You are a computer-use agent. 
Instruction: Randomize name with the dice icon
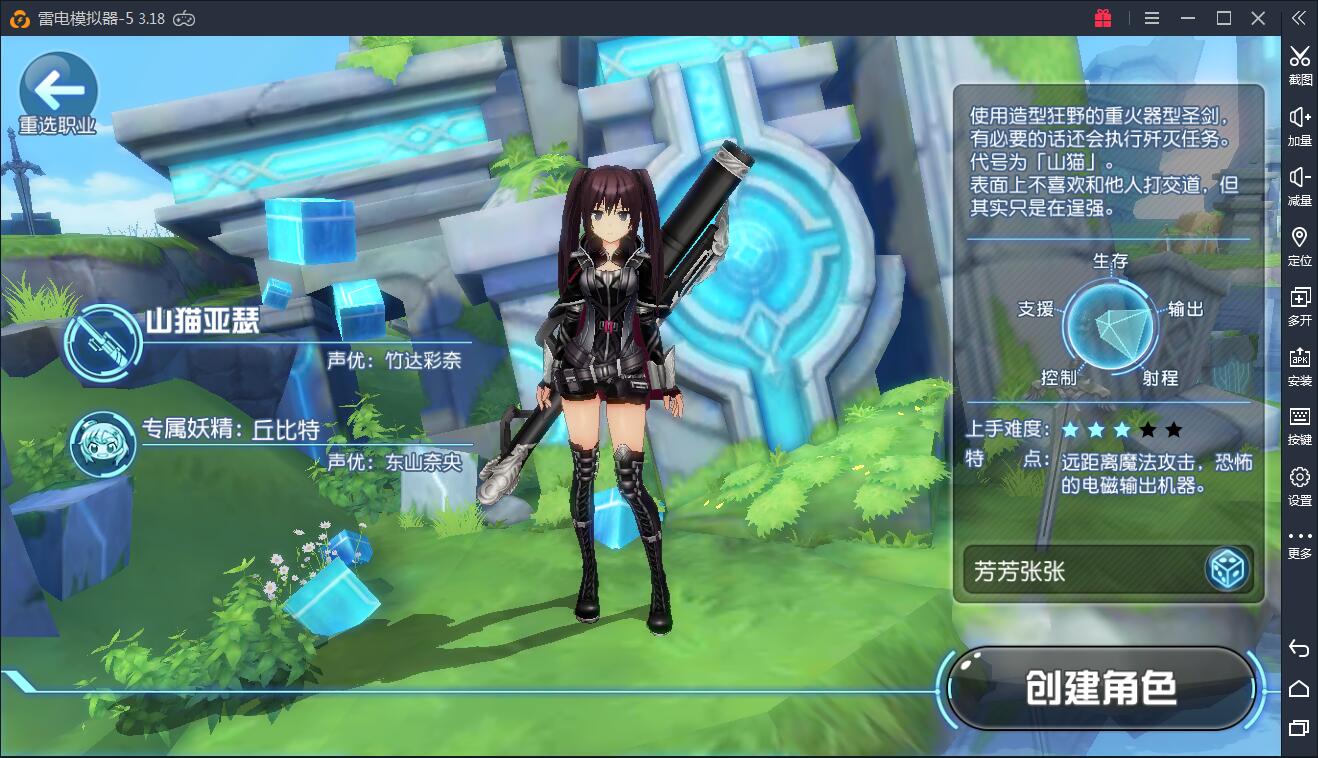[x=1227, y=570]
